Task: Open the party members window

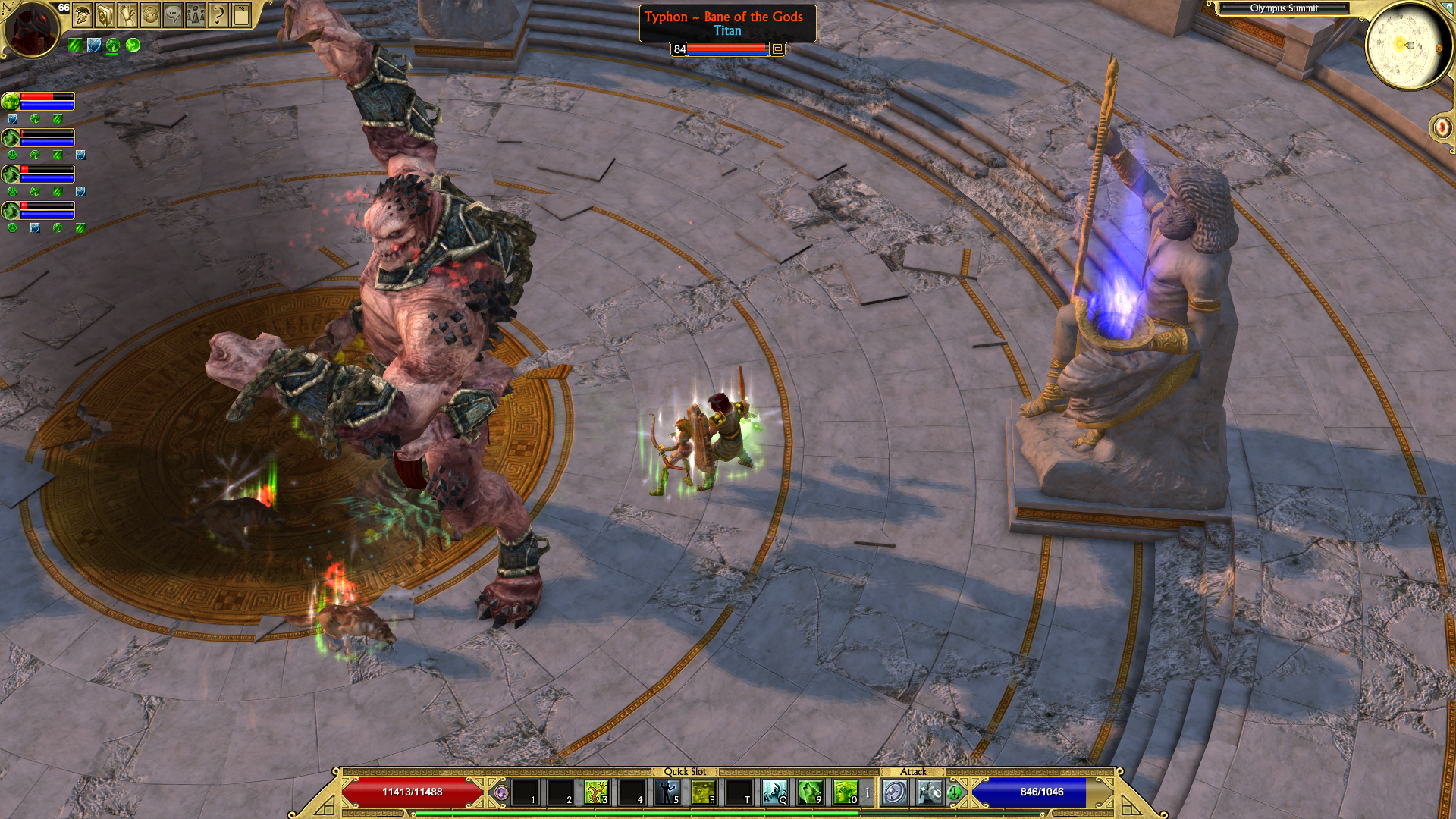Action: [196, 14]
